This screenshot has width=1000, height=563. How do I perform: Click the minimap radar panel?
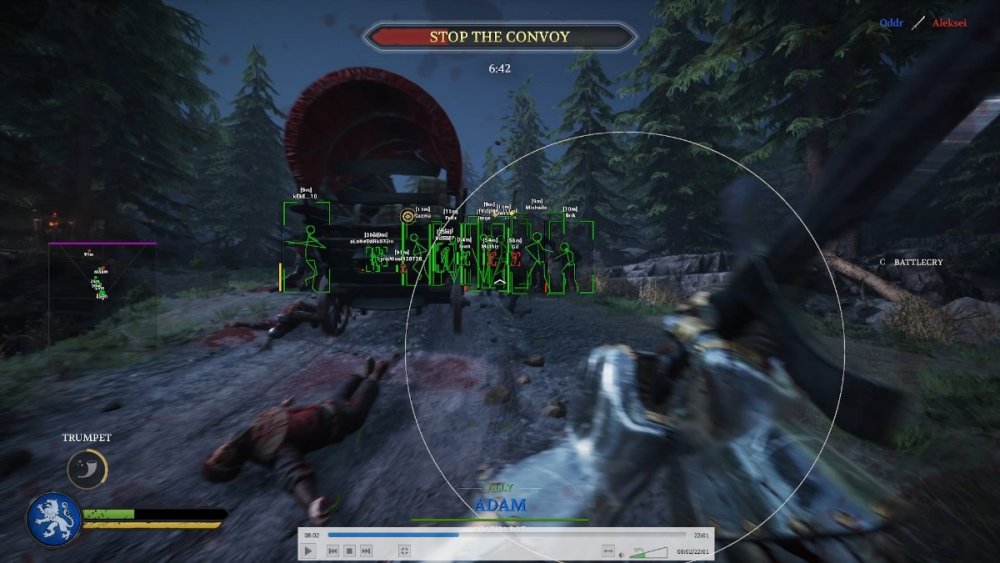(x=102, y=288)
